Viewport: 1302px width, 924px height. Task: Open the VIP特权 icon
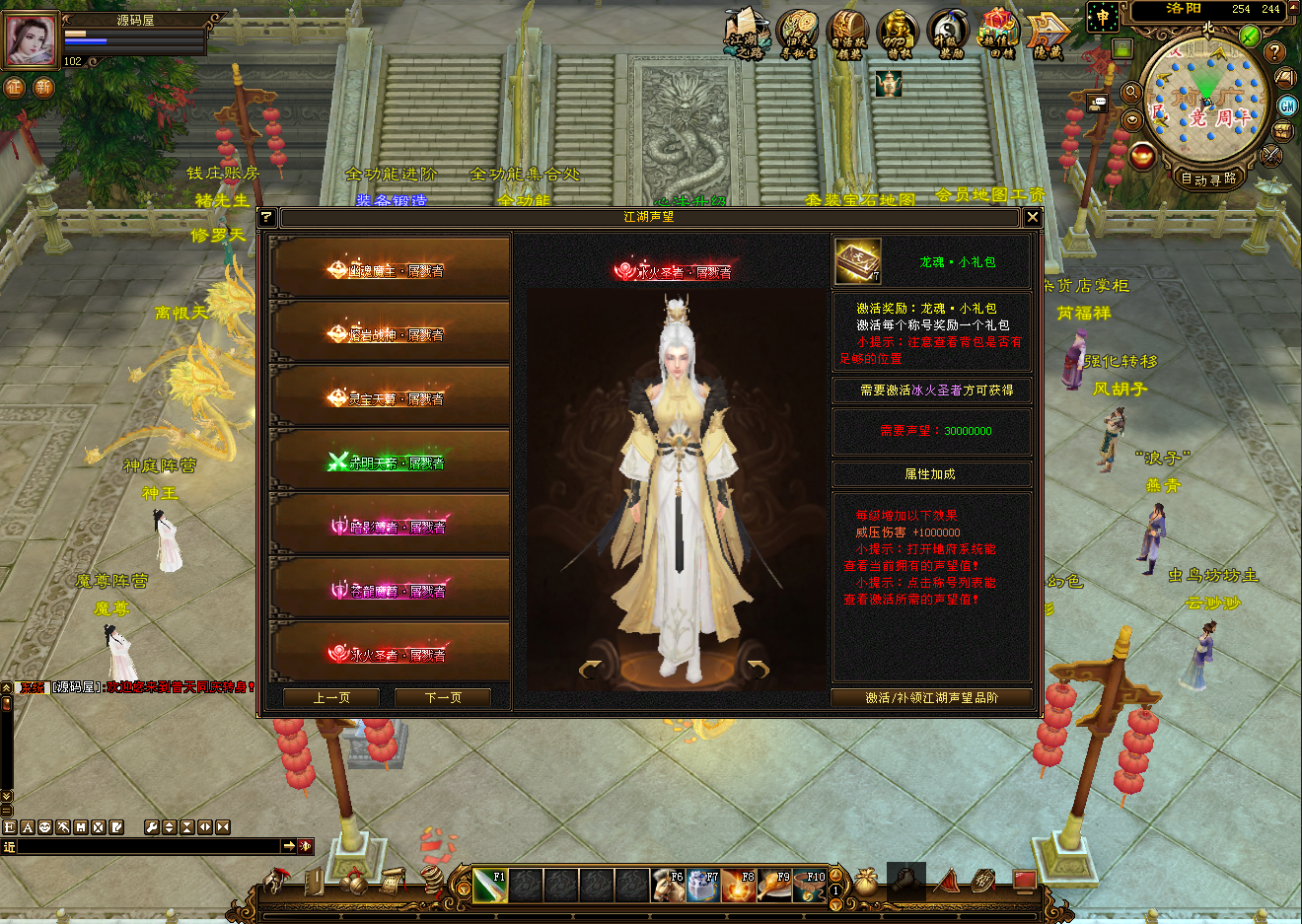[898, 35]
